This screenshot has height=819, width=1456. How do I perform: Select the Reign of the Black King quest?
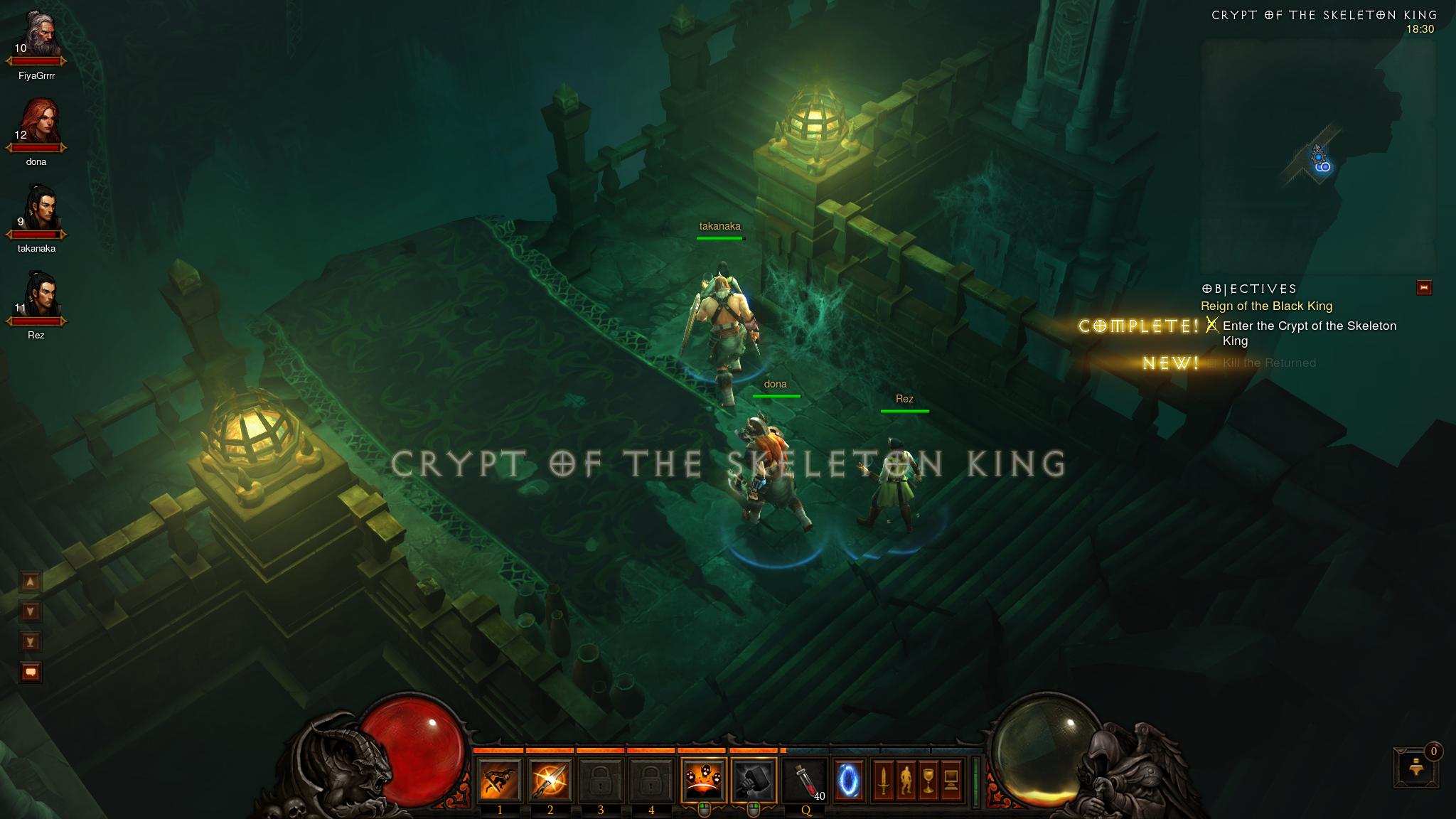pos(1266,306)
